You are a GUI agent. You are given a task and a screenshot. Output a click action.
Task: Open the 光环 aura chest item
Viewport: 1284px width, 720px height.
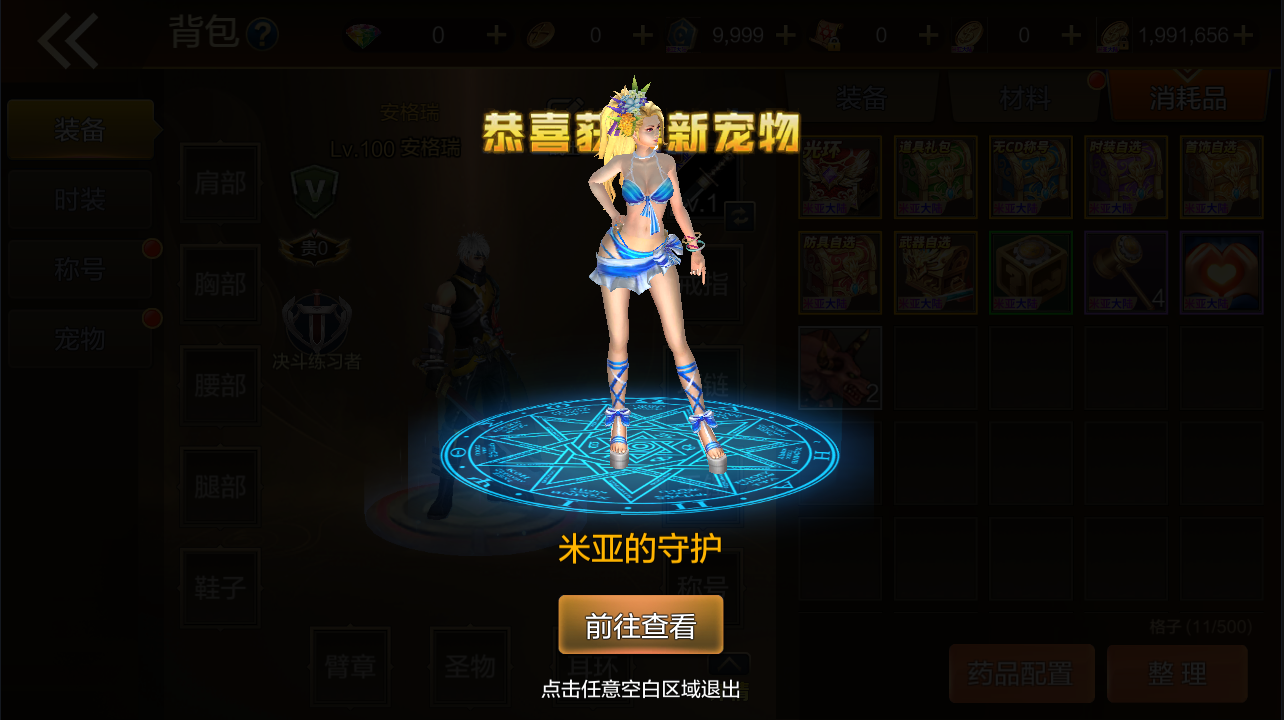840,176
